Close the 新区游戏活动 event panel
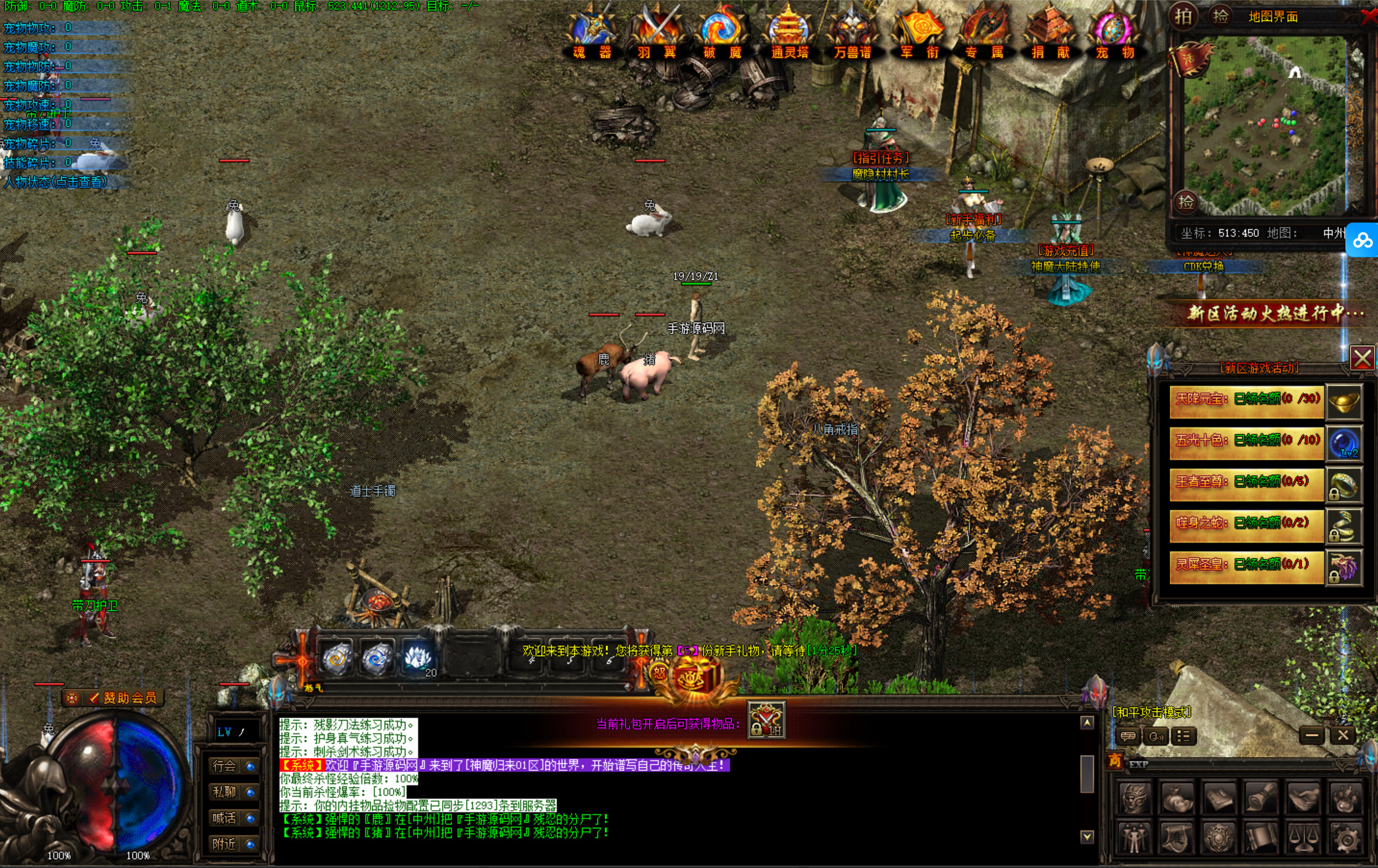 [x=1362, y=358]
